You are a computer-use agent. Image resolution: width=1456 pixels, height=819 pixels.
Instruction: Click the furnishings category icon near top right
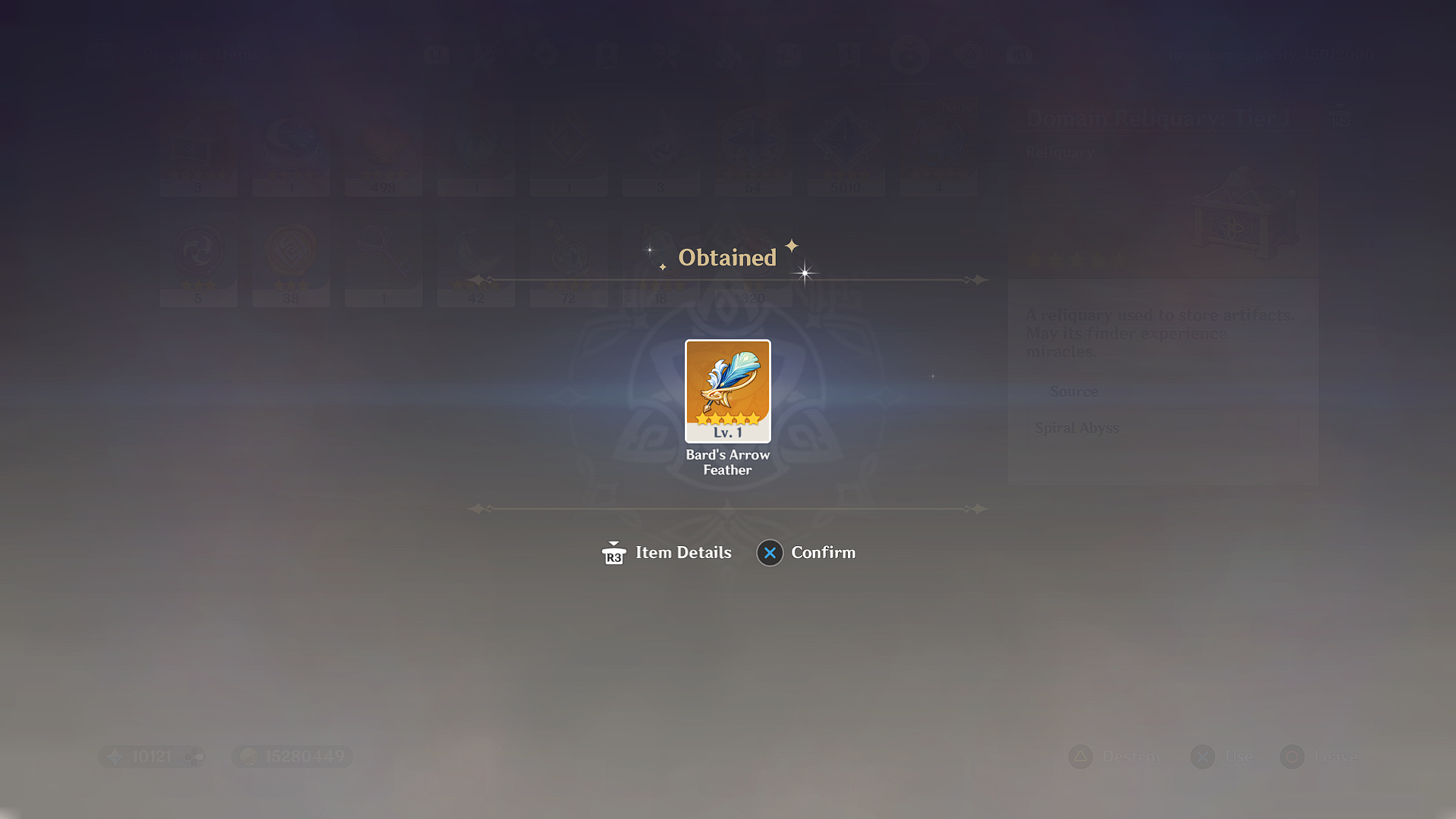click(x=971, y=55)
